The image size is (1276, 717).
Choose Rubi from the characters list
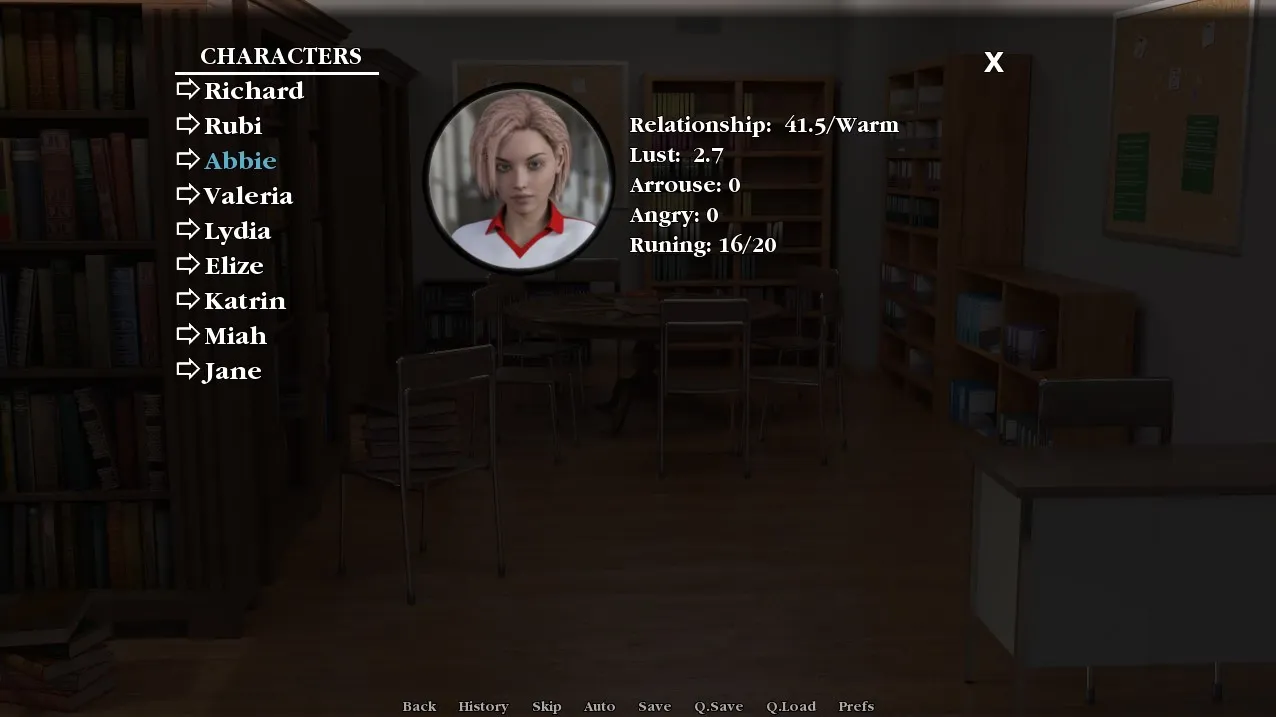(x=232, y=126)
